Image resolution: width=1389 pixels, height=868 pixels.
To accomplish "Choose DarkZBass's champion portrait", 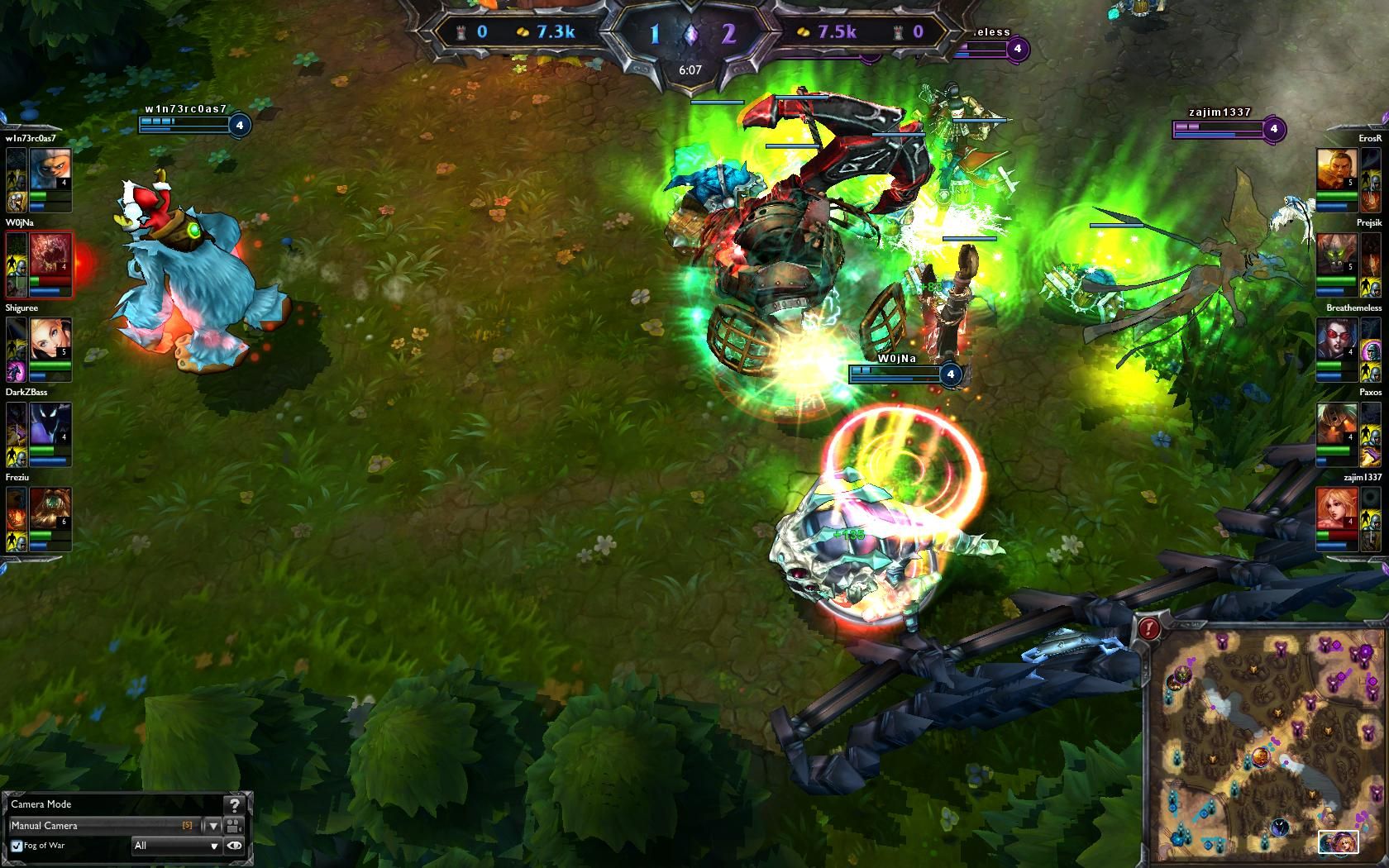I will pos(50,423).
